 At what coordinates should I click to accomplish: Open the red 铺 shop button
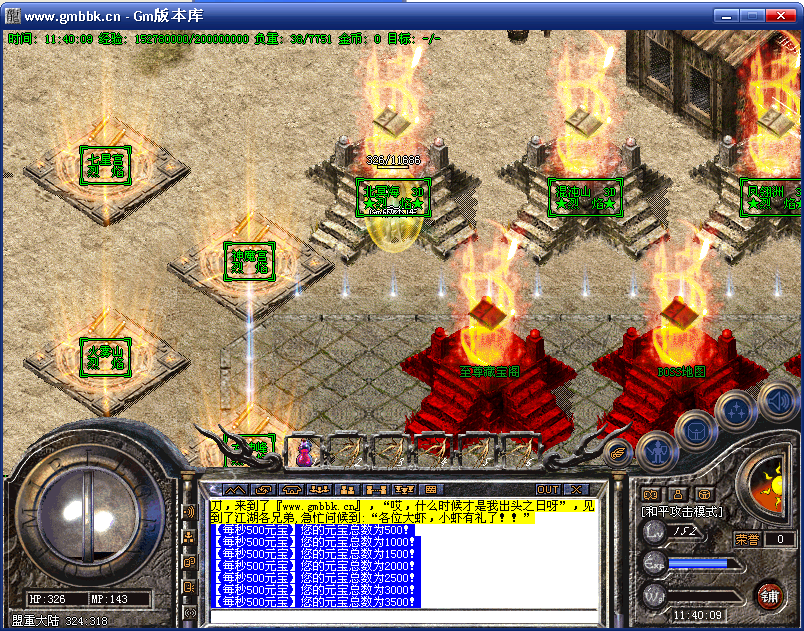(771, 596)
